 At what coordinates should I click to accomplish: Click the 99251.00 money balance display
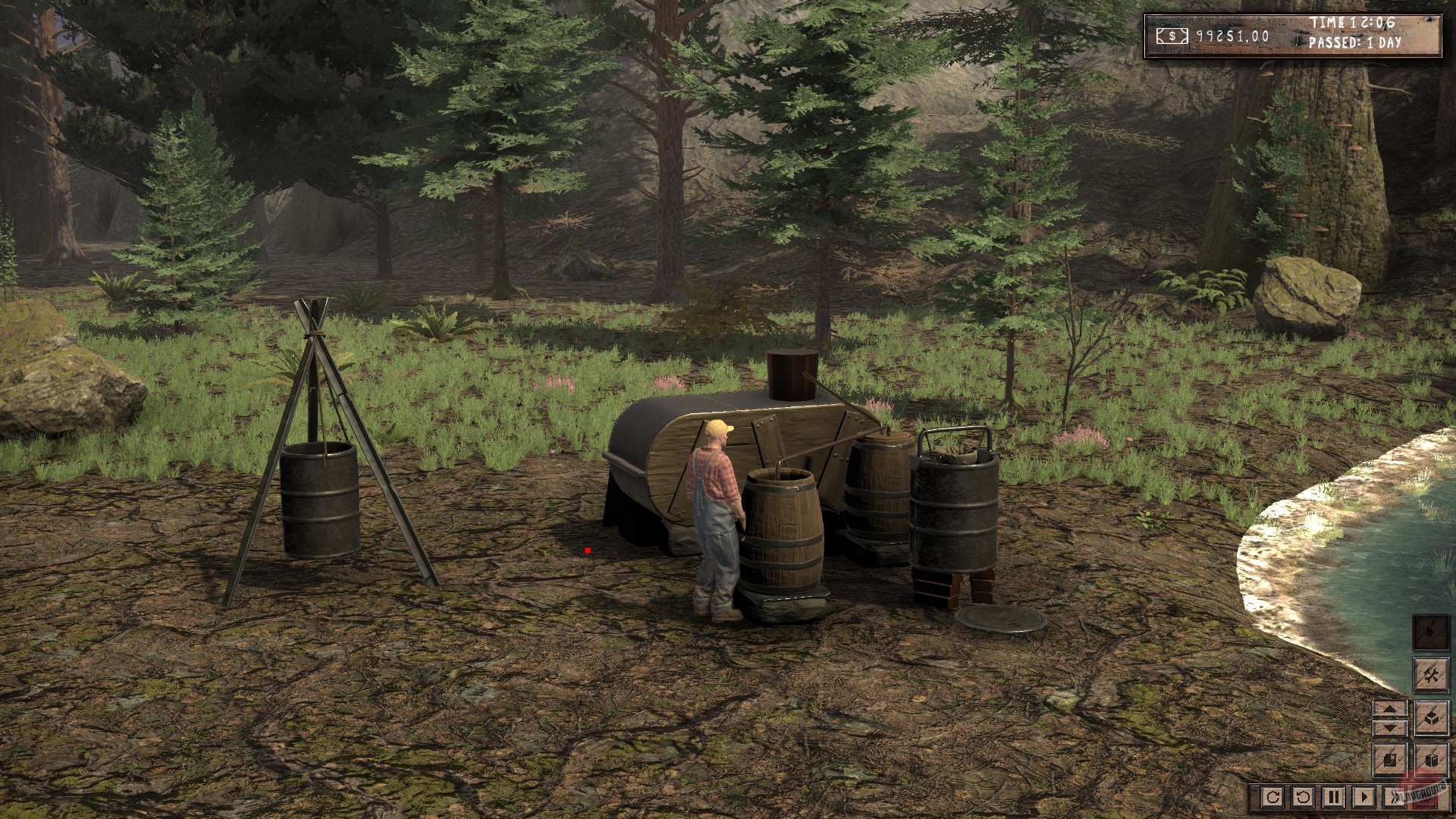[1232, 36]
